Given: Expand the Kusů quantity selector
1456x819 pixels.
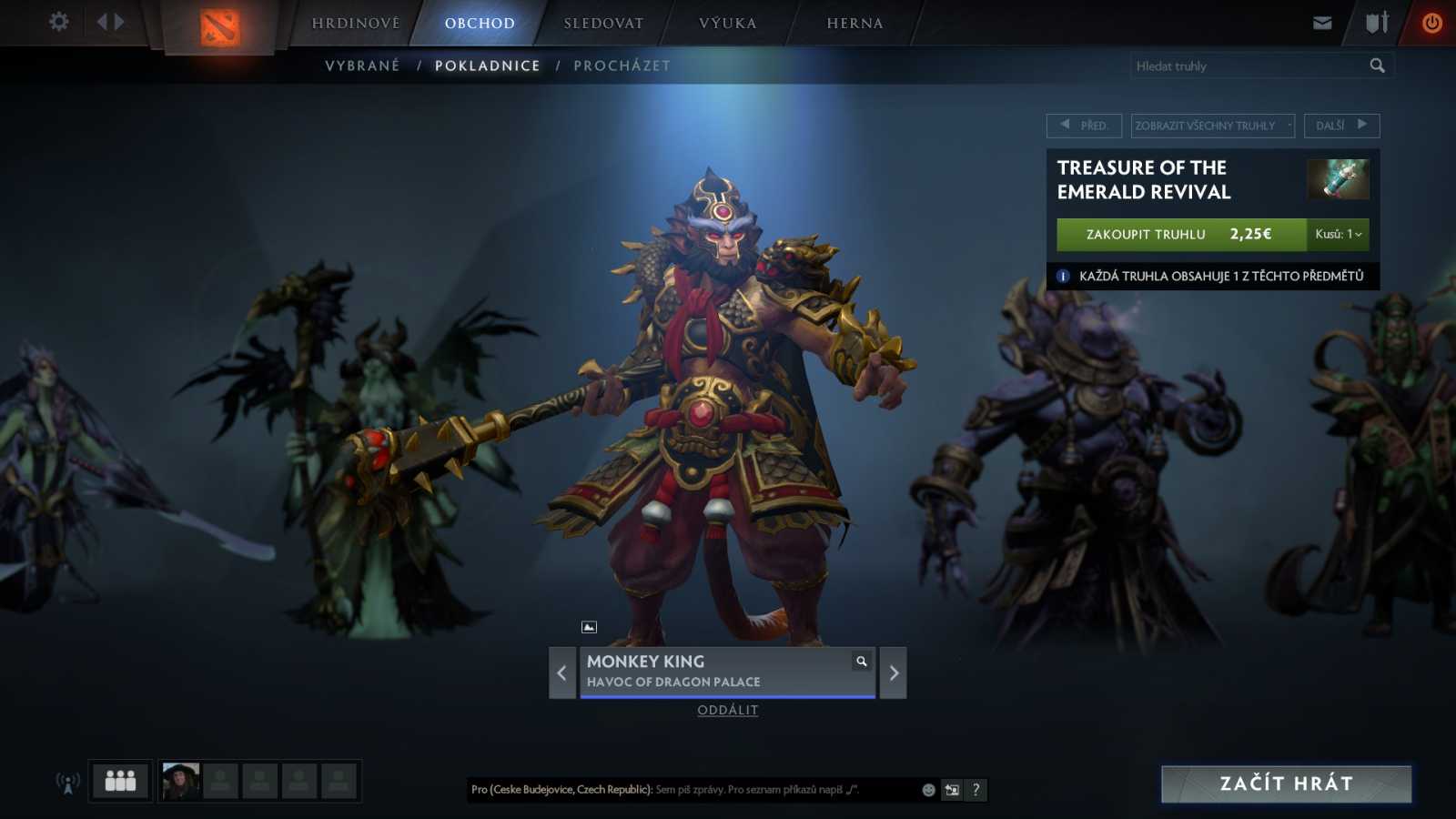Looking at the screenshot, I should click(1338, 234).
